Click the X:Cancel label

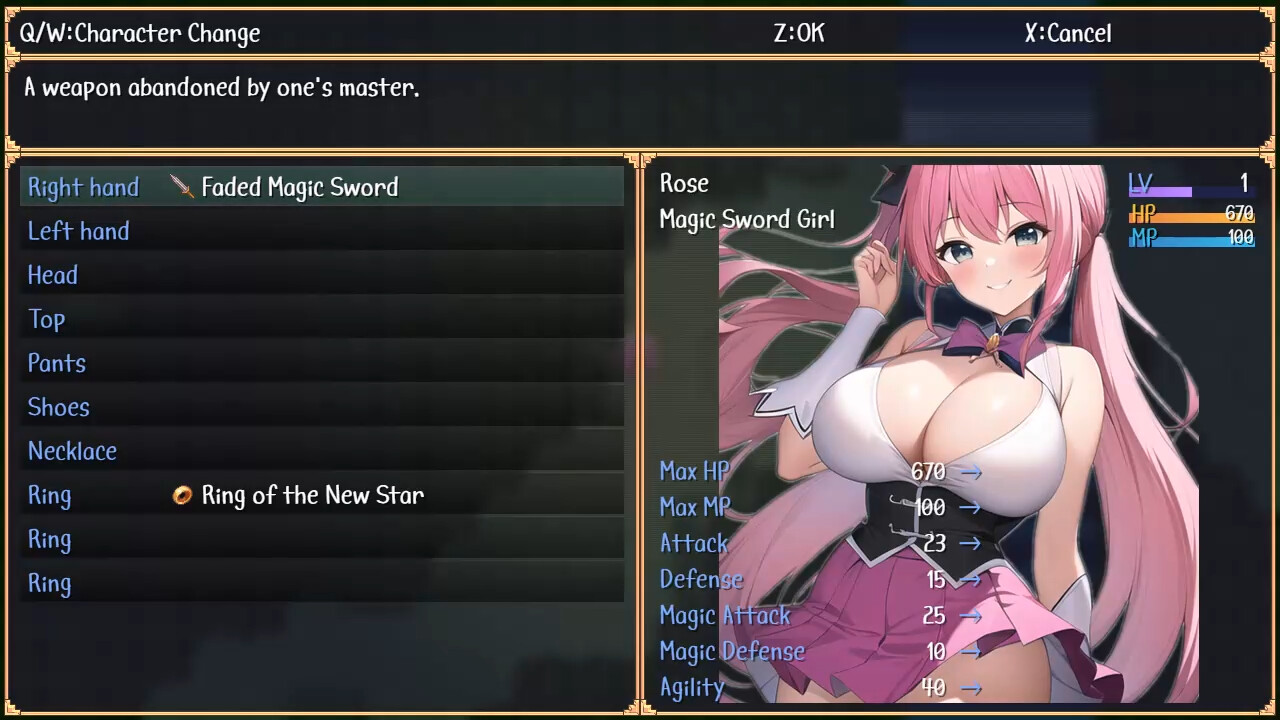(x=1067, y=33)
